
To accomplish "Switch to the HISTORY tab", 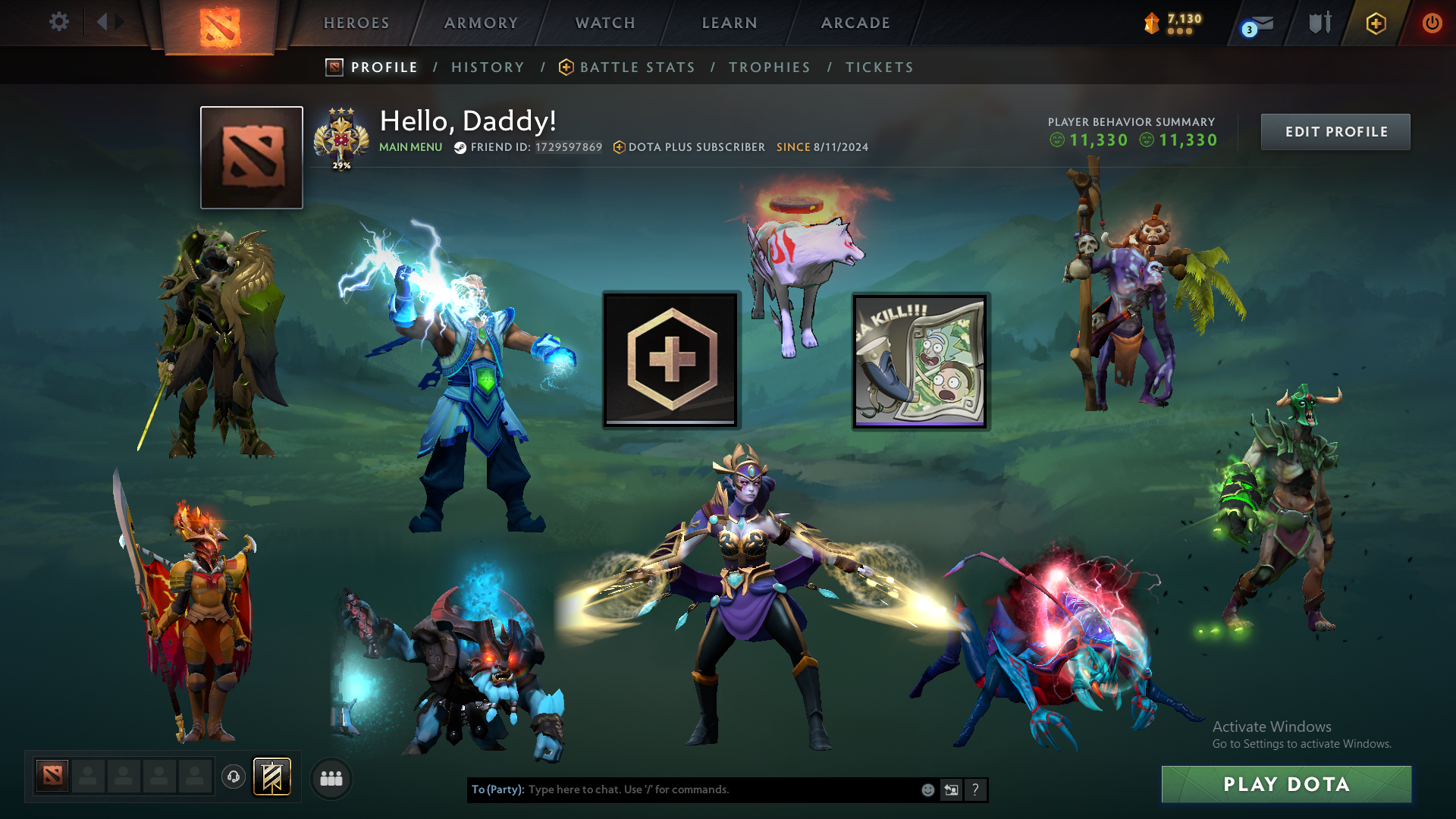I will pos(488,67).
